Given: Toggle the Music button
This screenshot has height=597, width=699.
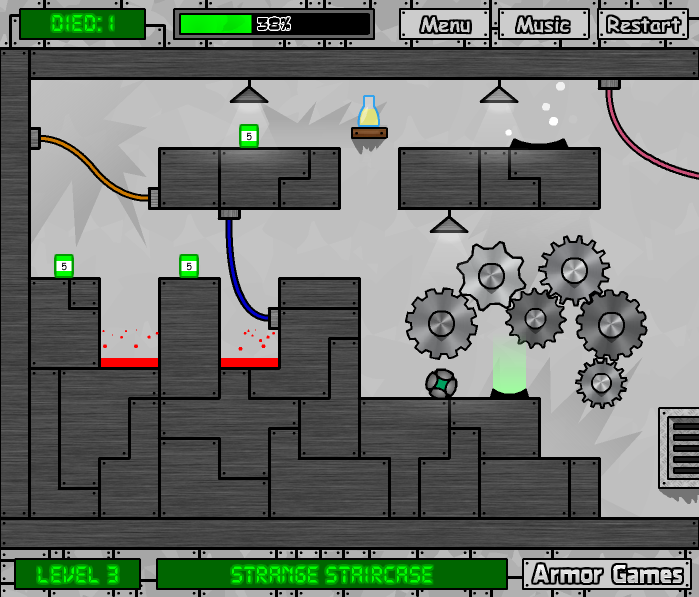Looking at the screenshot, I should point(543,25).
